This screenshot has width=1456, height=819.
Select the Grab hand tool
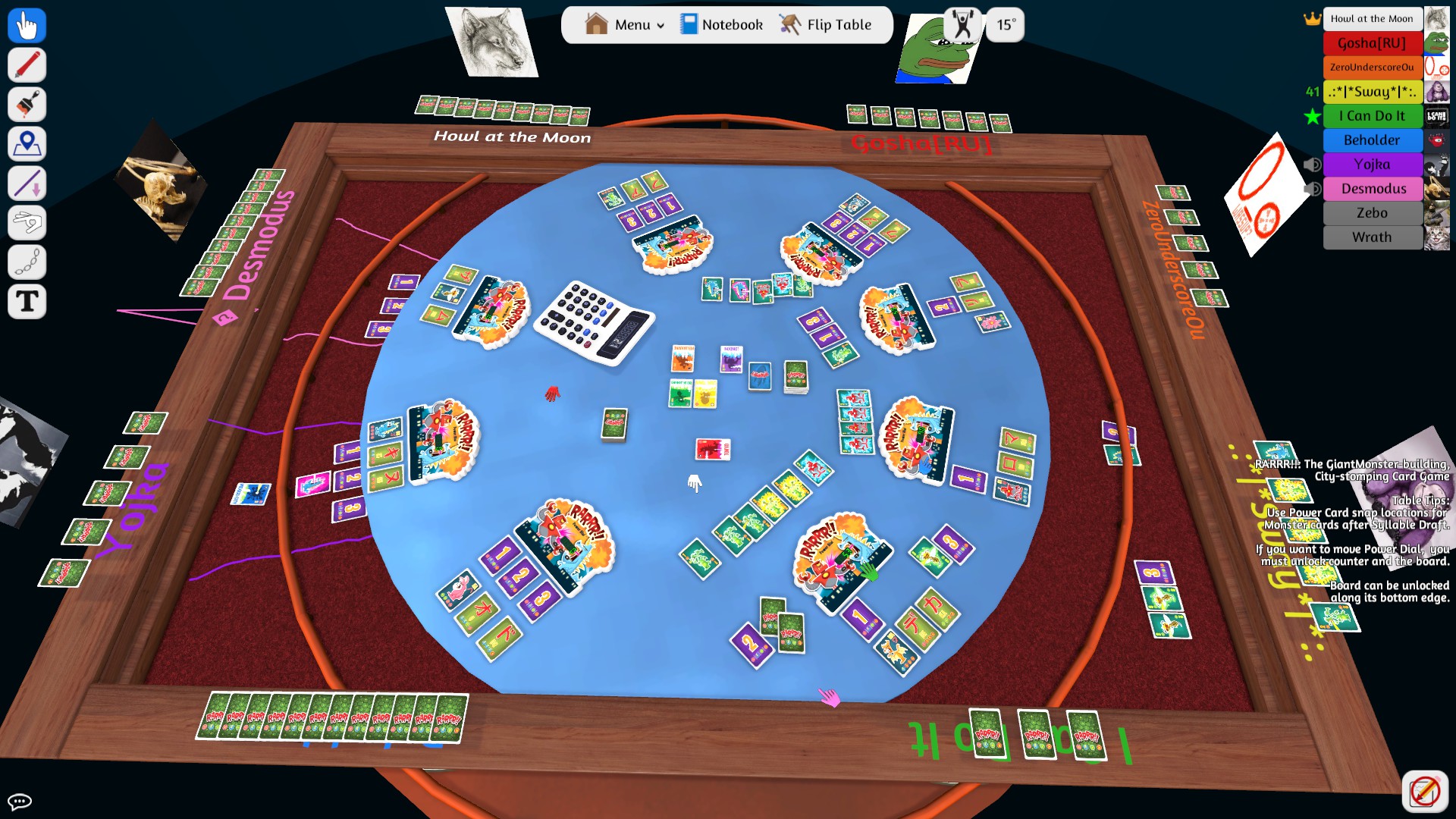tap(27, 25)
